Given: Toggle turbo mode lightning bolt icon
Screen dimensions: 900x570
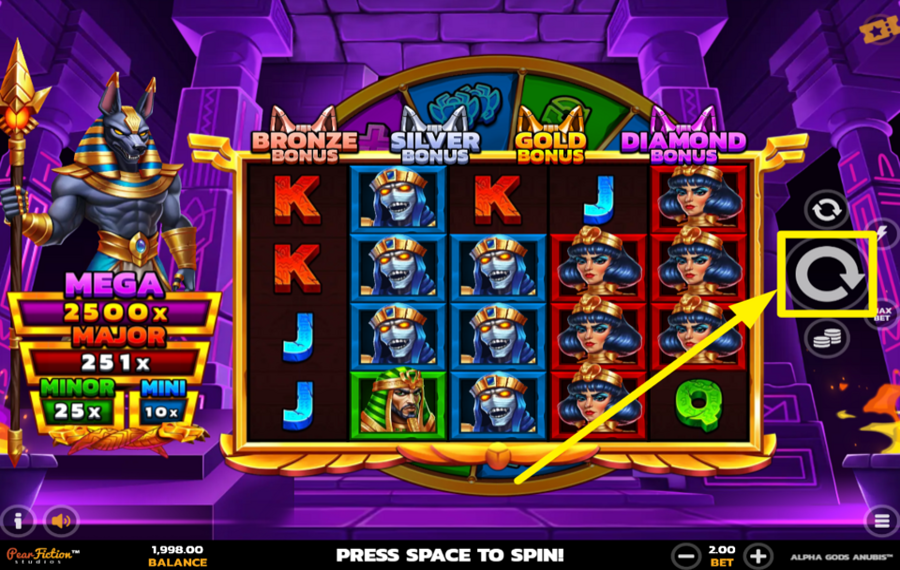Looking at the screenshot, I should coord(882,232).
